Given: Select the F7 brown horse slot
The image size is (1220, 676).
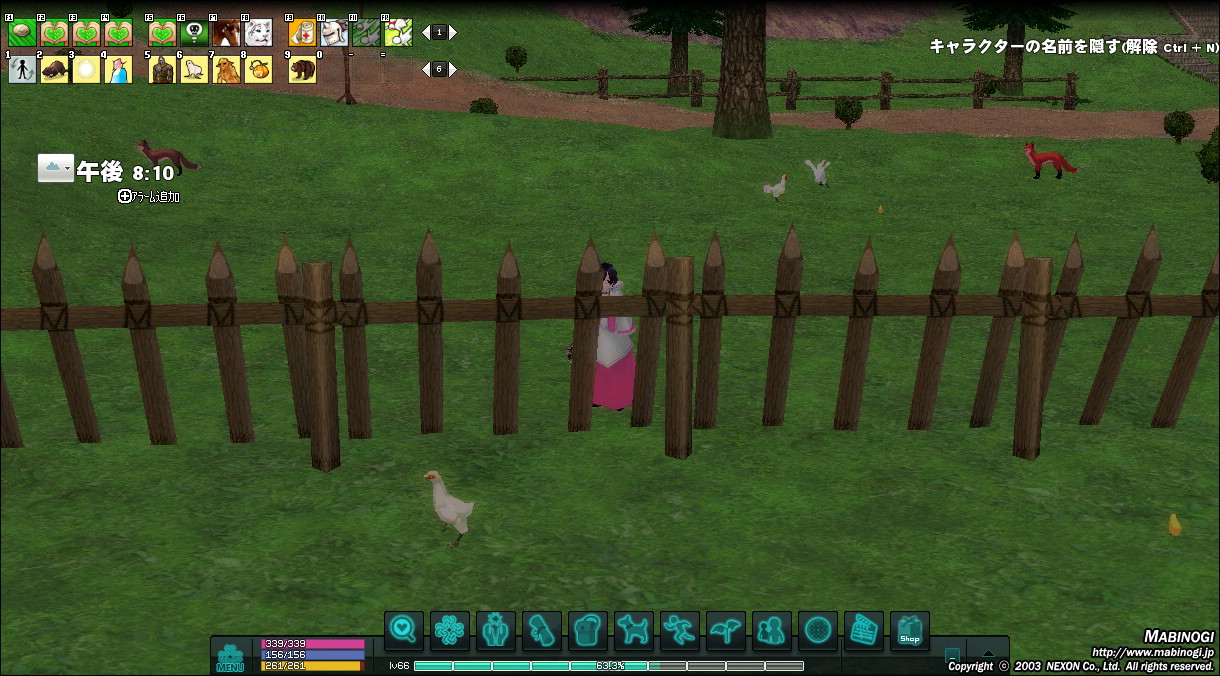Looking at the screenshot, I should click(x=226, y=33).
